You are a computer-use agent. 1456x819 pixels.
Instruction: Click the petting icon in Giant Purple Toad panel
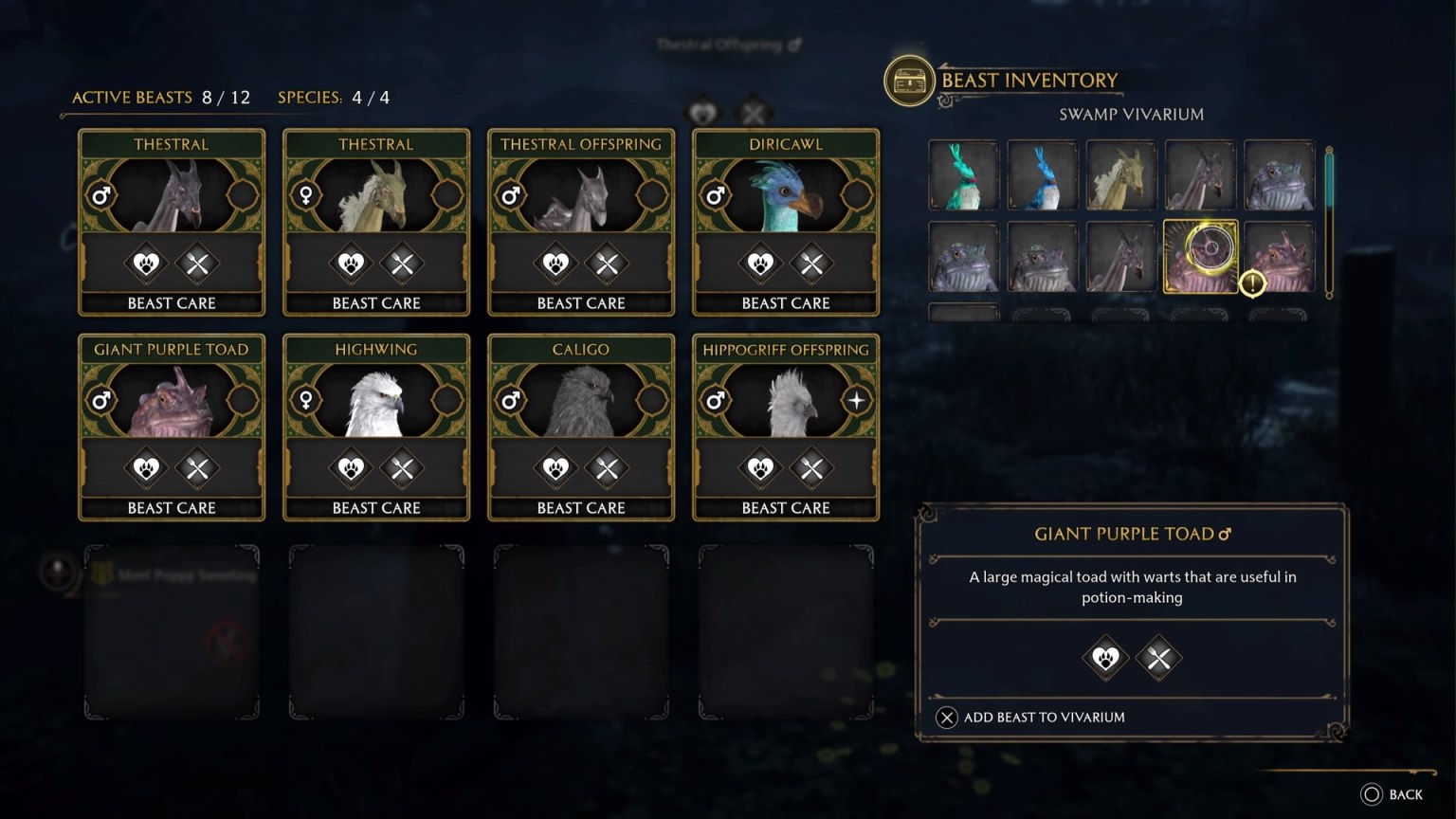pyautogui.click(x=1106, y=658)
